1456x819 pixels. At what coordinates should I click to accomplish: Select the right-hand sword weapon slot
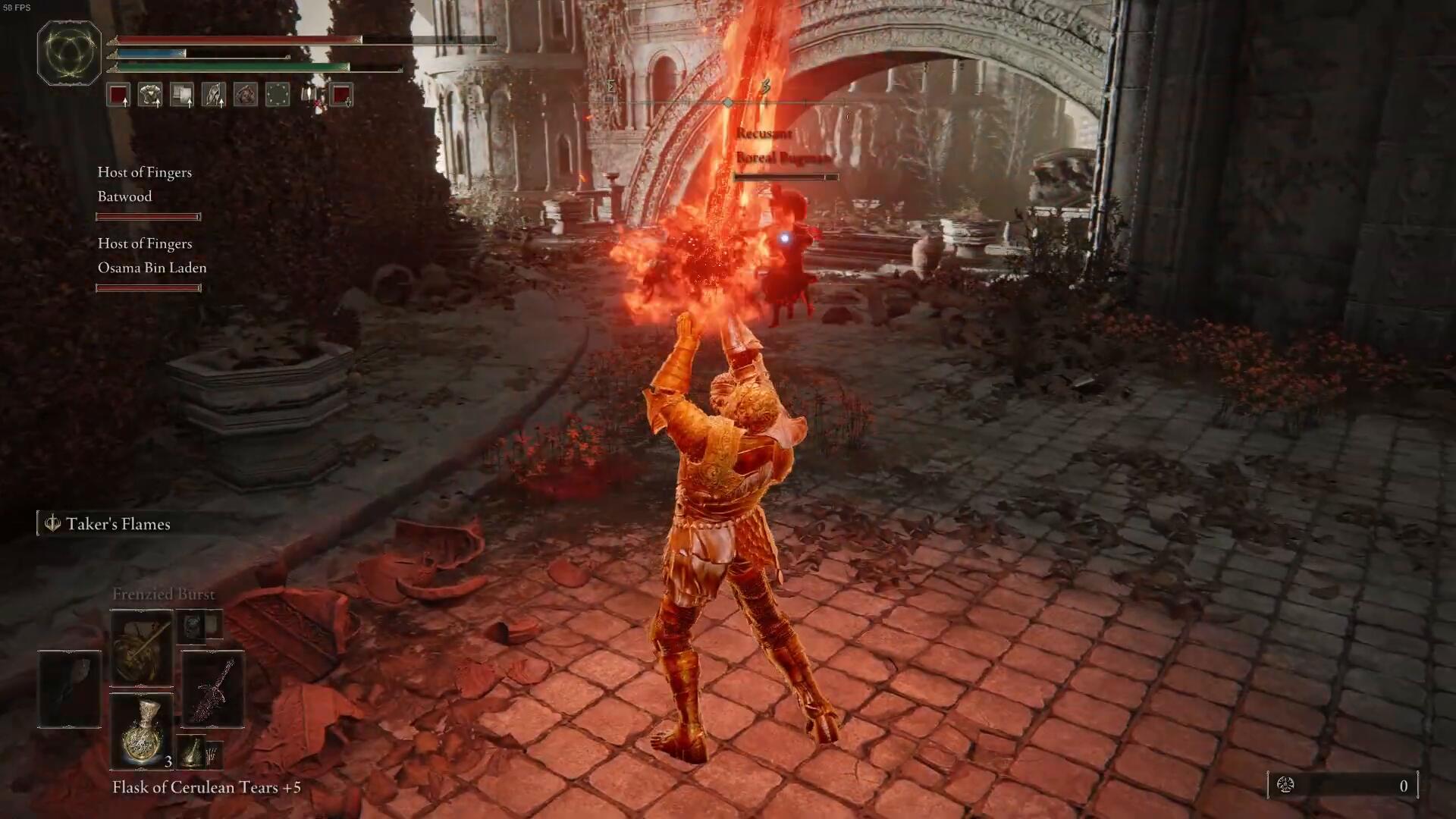pos(212,689)
